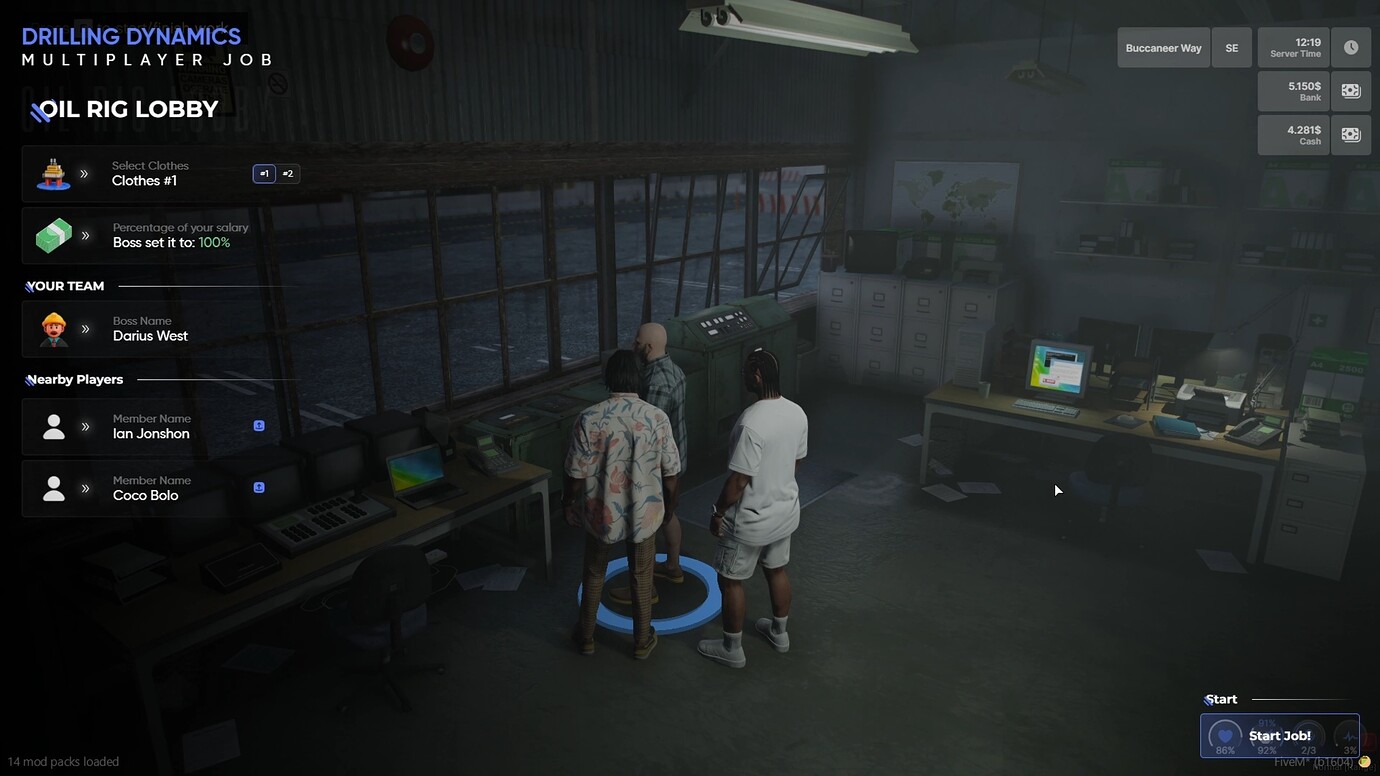Open the Nearby Players section header
This screenshot has height=776, width=1380.
point(74,379)
